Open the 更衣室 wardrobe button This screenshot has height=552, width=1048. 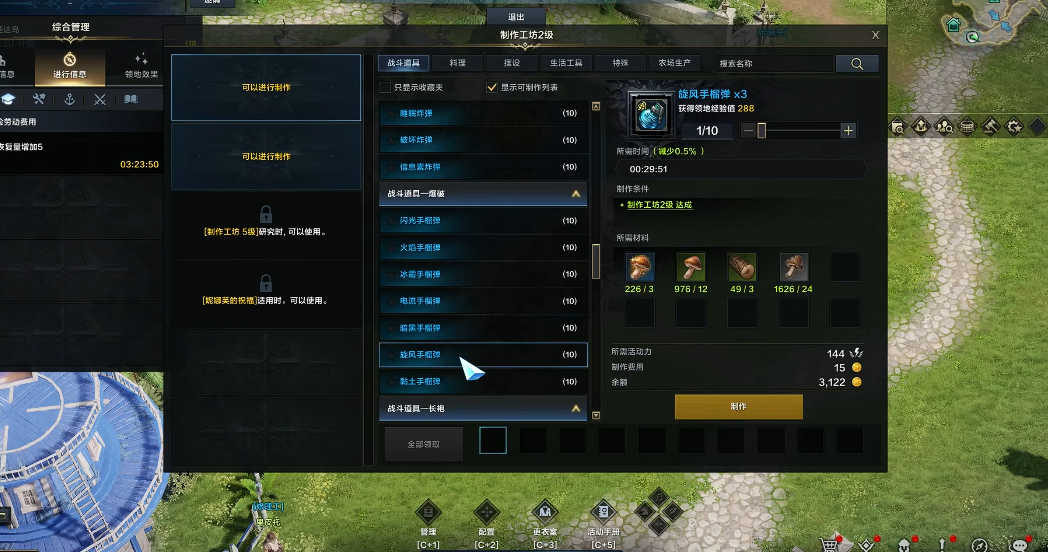click(x=544, y=520)
